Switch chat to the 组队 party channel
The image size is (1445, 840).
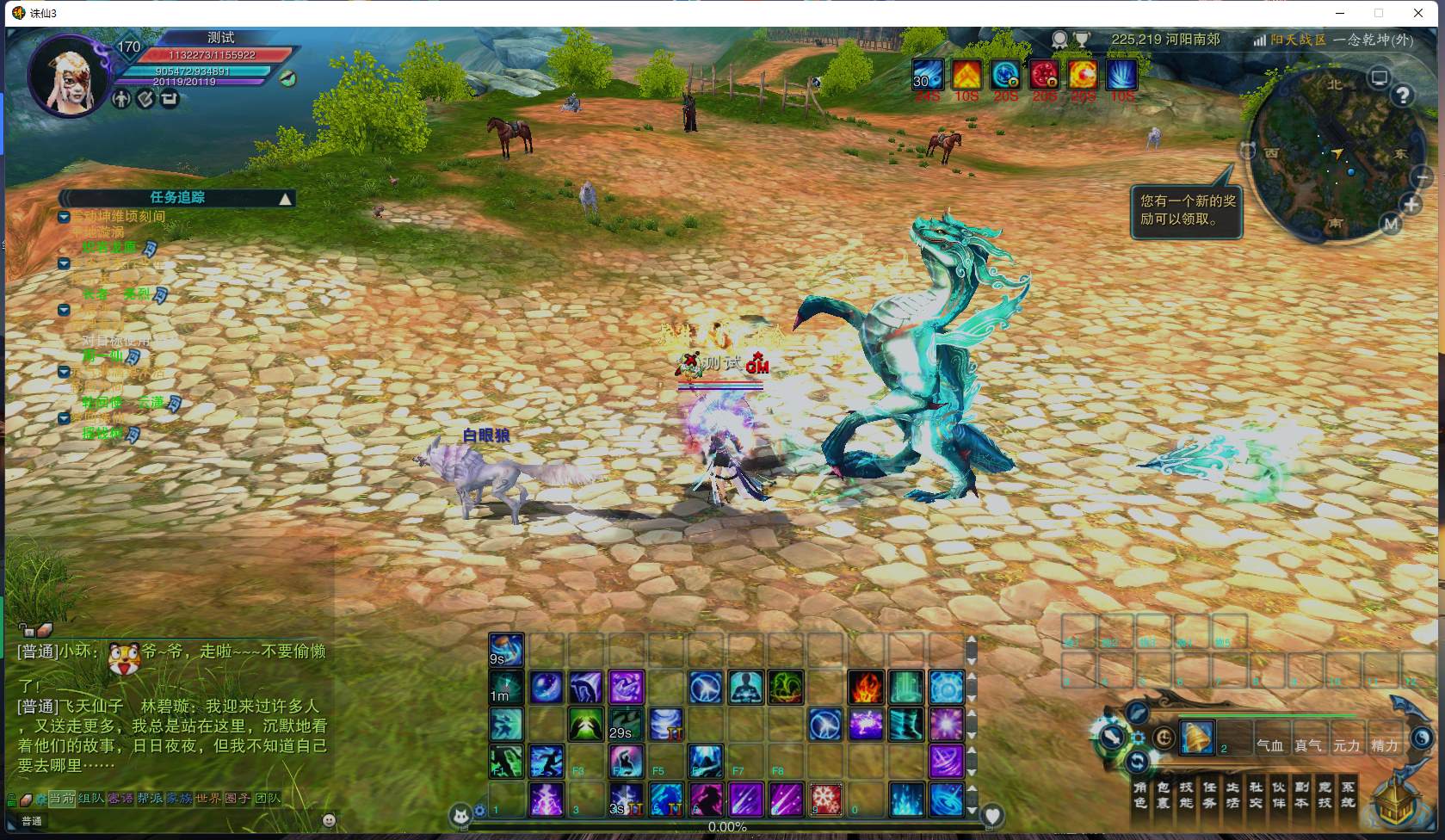91,799
